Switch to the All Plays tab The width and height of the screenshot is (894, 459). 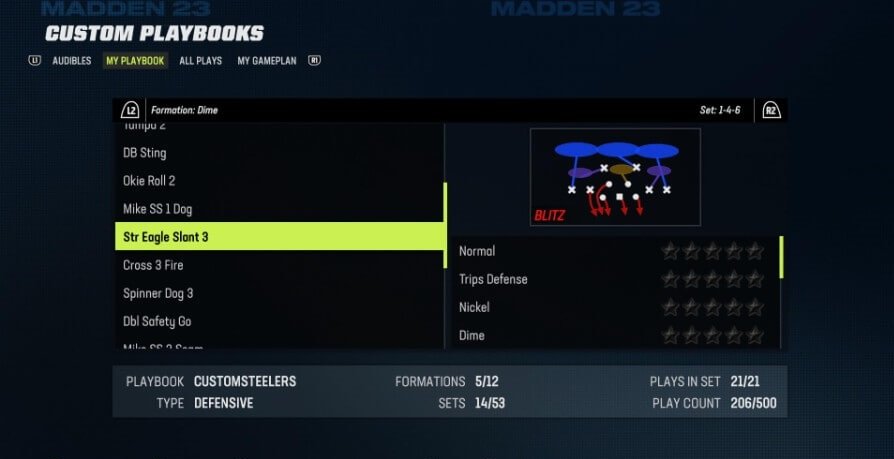coord(200,61)
